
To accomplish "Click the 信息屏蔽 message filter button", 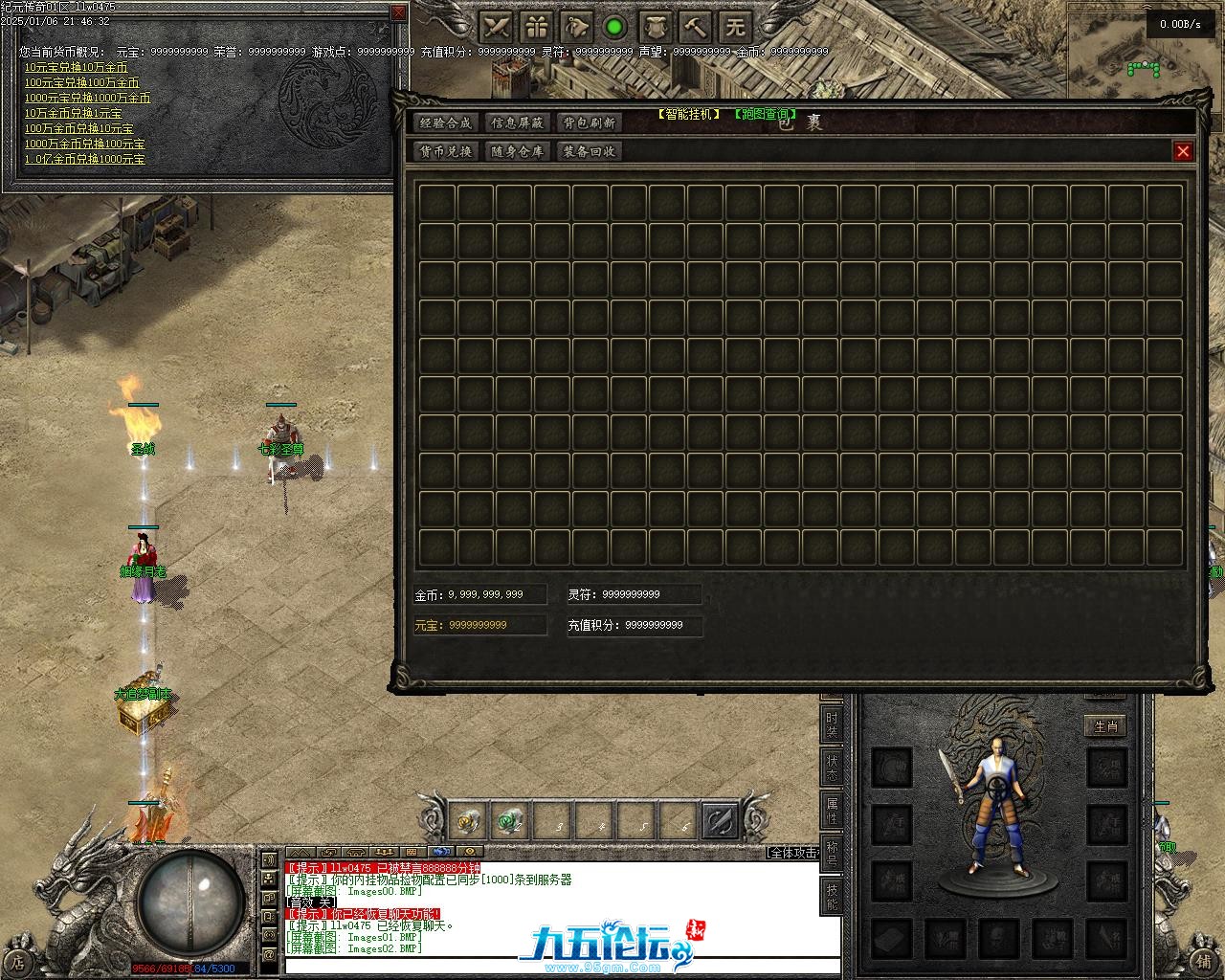I will pyautogui.click(x=517, y=122).
